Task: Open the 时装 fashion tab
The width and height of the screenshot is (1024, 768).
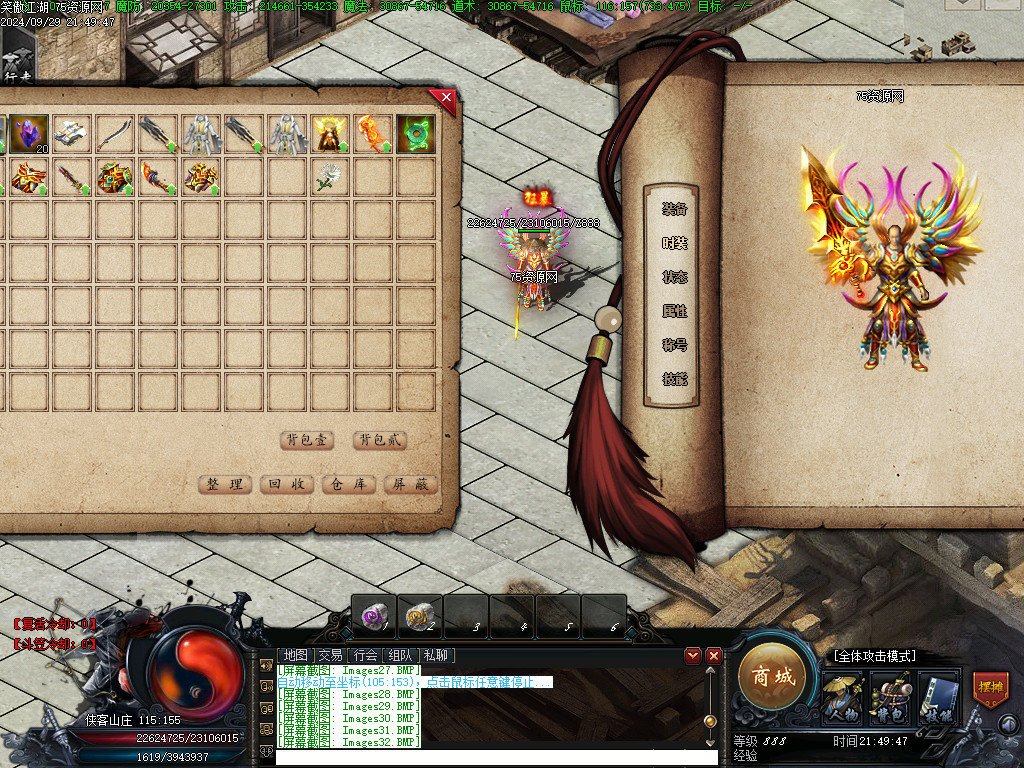Action: point(674,243)
